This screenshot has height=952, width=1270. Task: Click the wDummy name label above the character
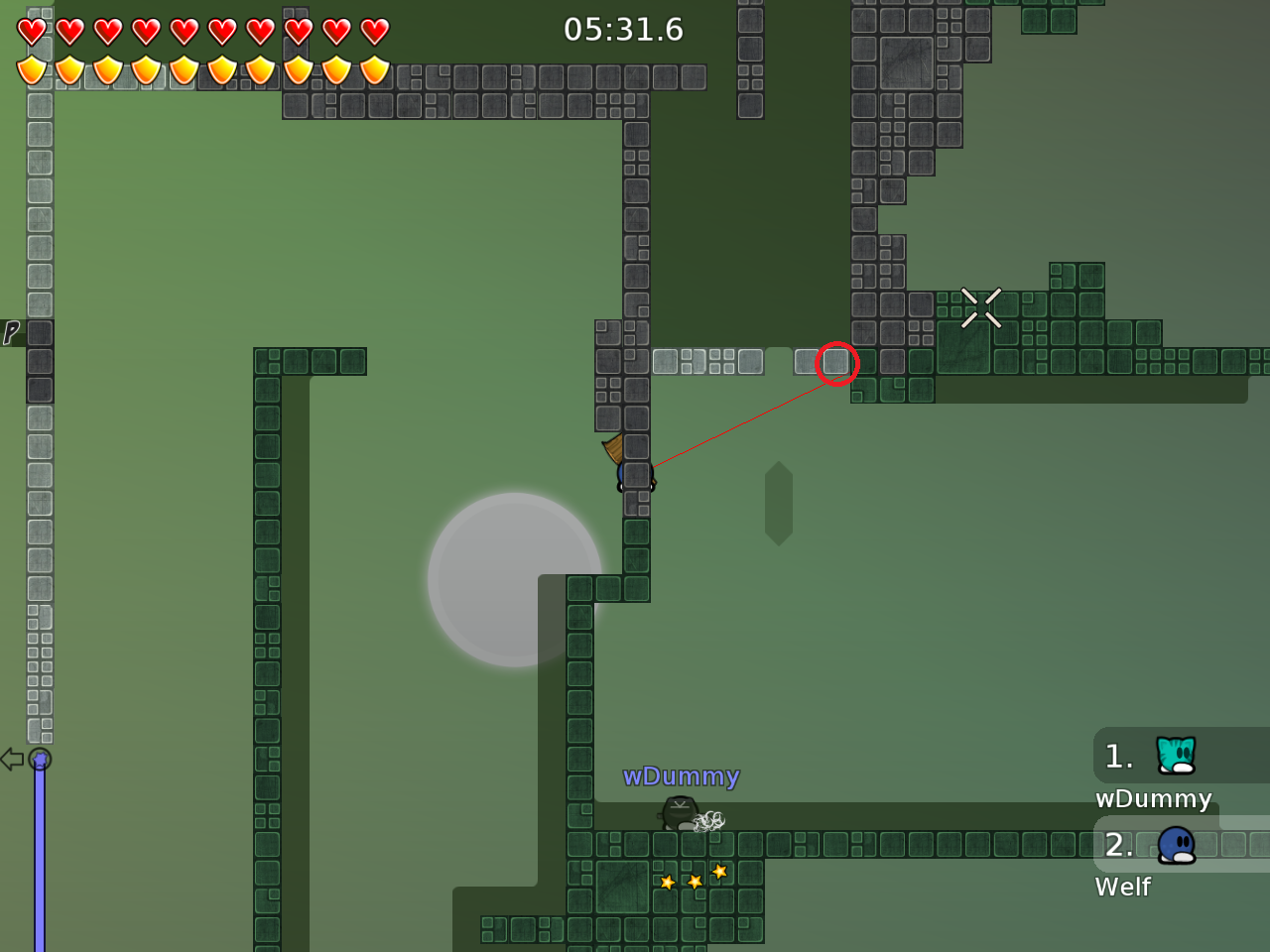tap(682, 776)
